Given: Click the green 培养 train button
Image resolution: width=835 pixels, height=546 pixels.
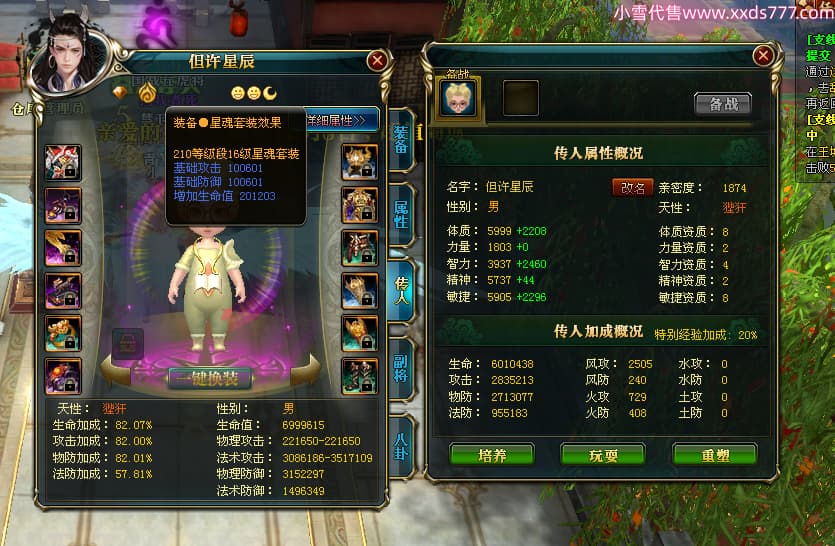Looking at the screenshot, I should coord(492,455).
